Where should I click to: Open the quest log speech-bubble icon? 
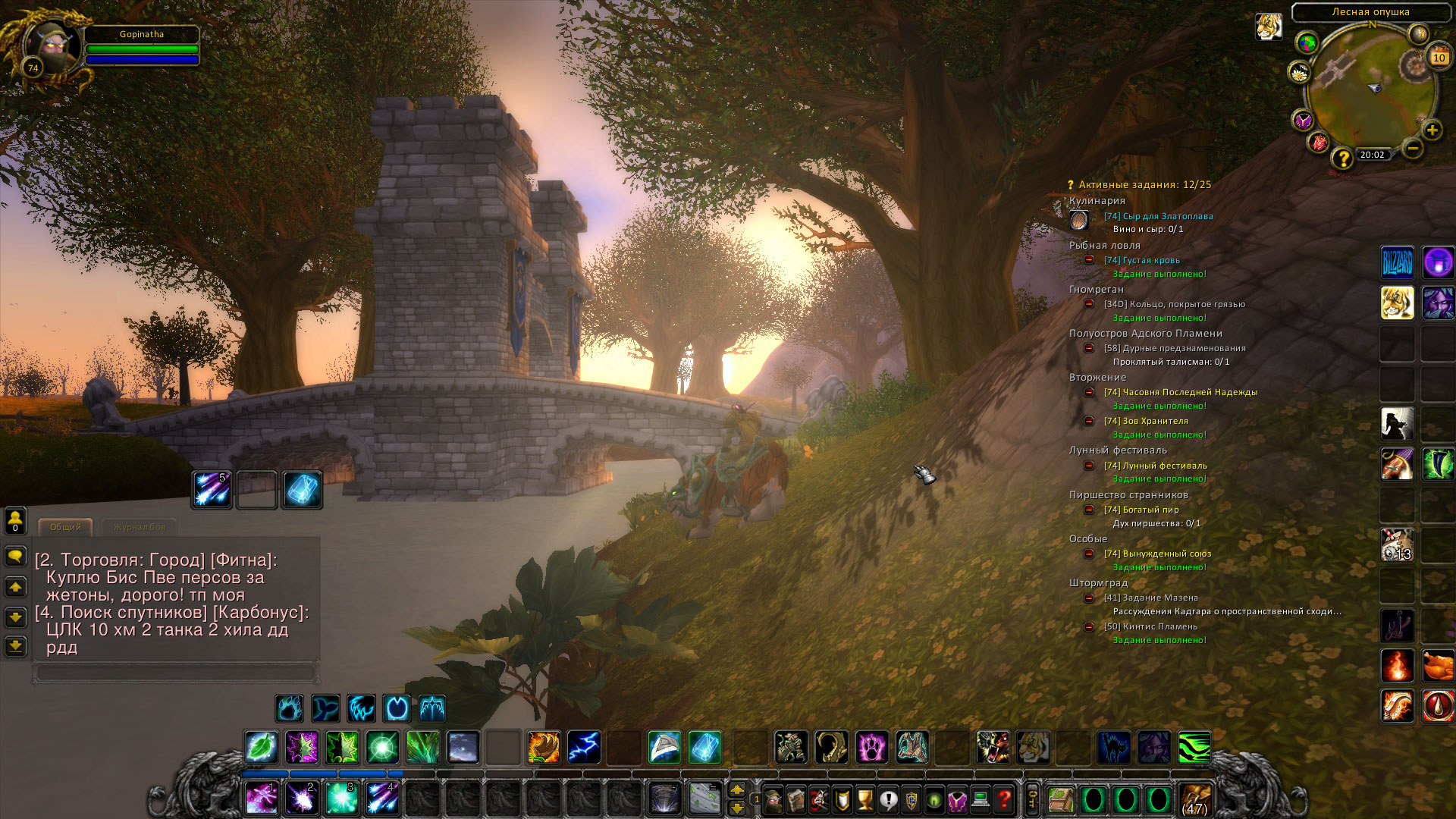click(x=887, y=800)
